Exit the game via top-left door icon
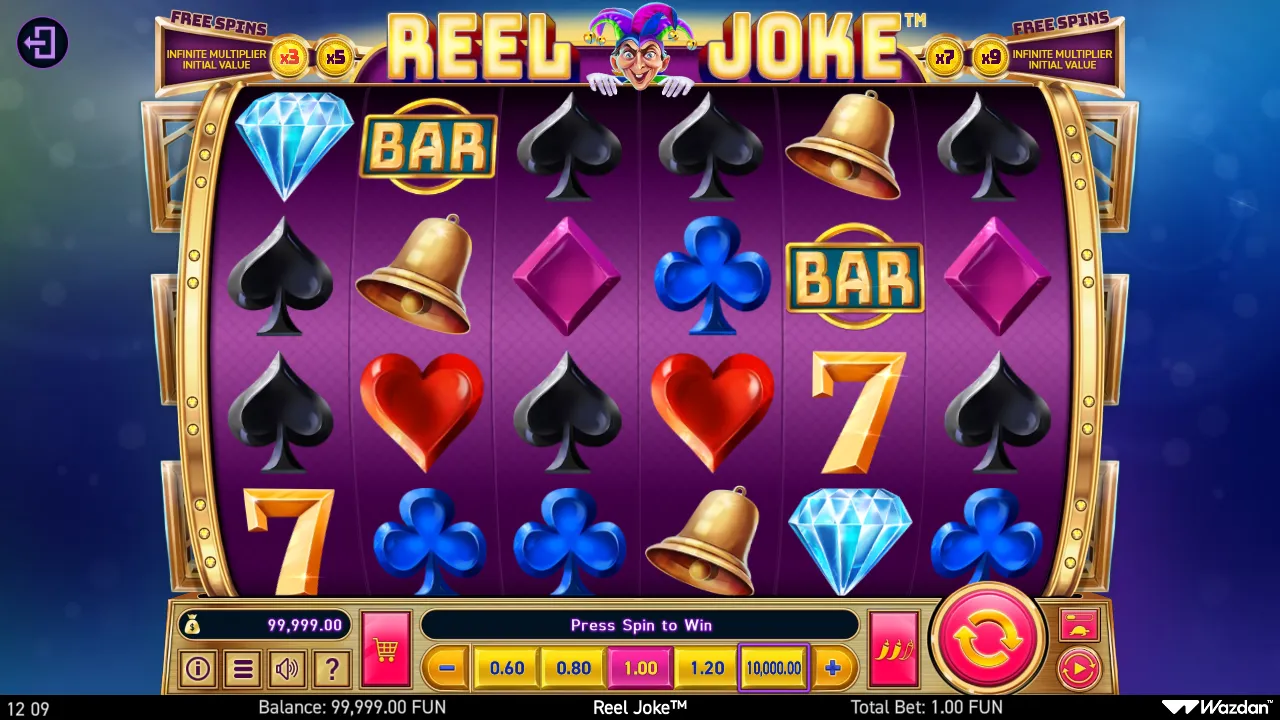This screenshot has height=720, width=1280. (x=41, y=43)
